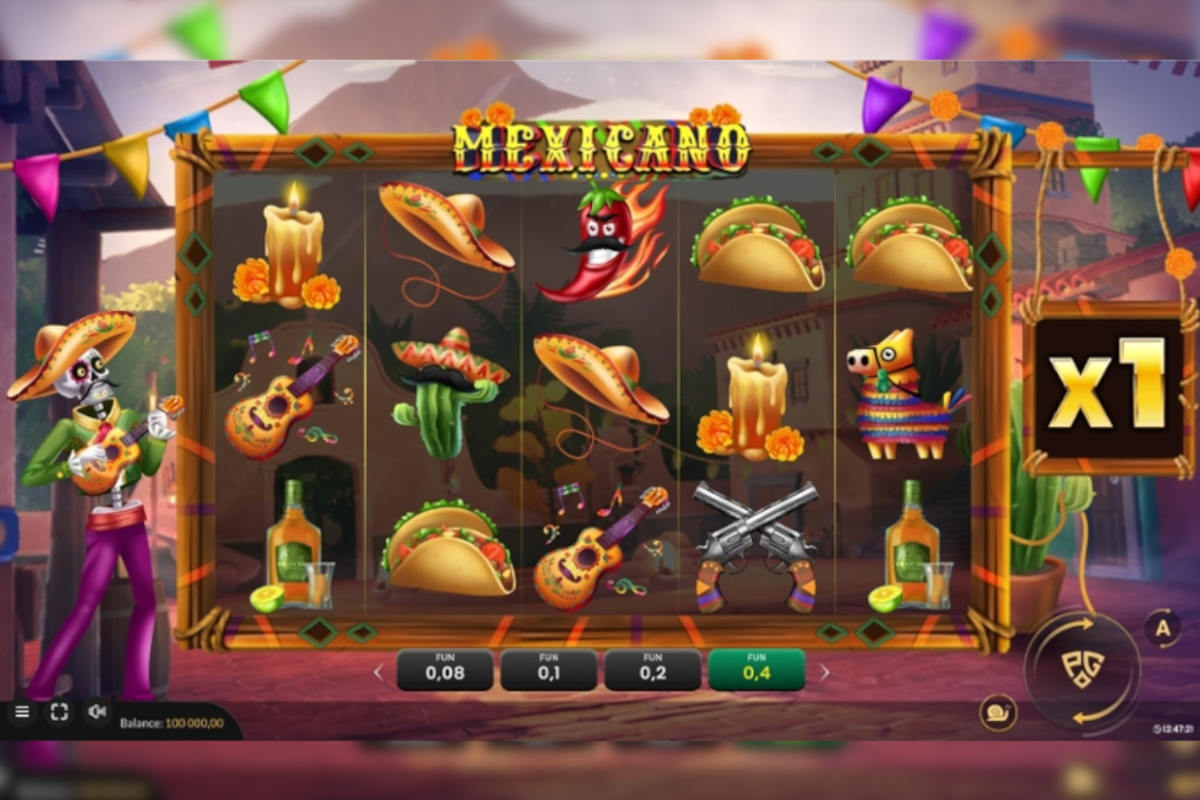Set the bet to 0,2
The image size is (1200, 800).
(x=652, y=670)
